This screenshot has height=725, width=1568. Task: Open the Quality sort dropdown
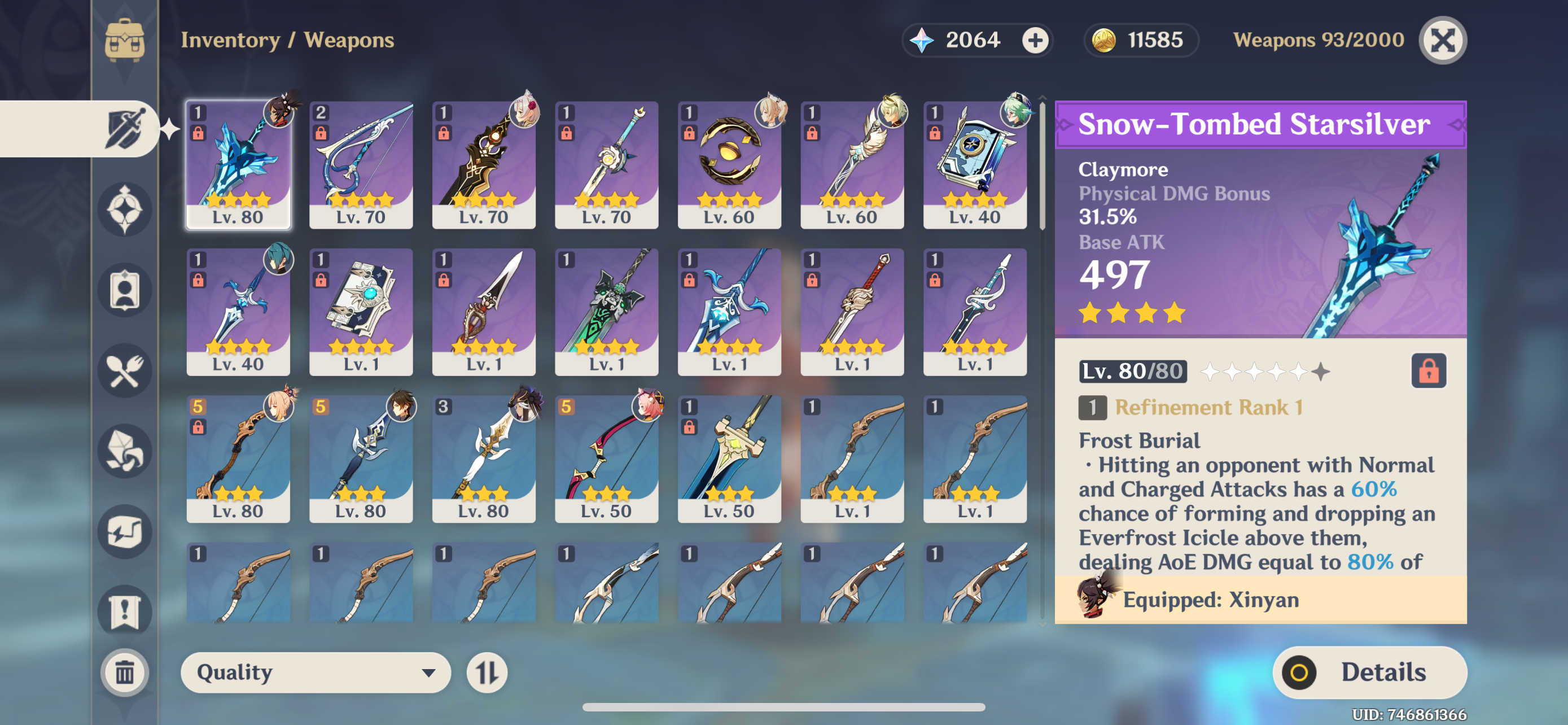coord(316,672)
